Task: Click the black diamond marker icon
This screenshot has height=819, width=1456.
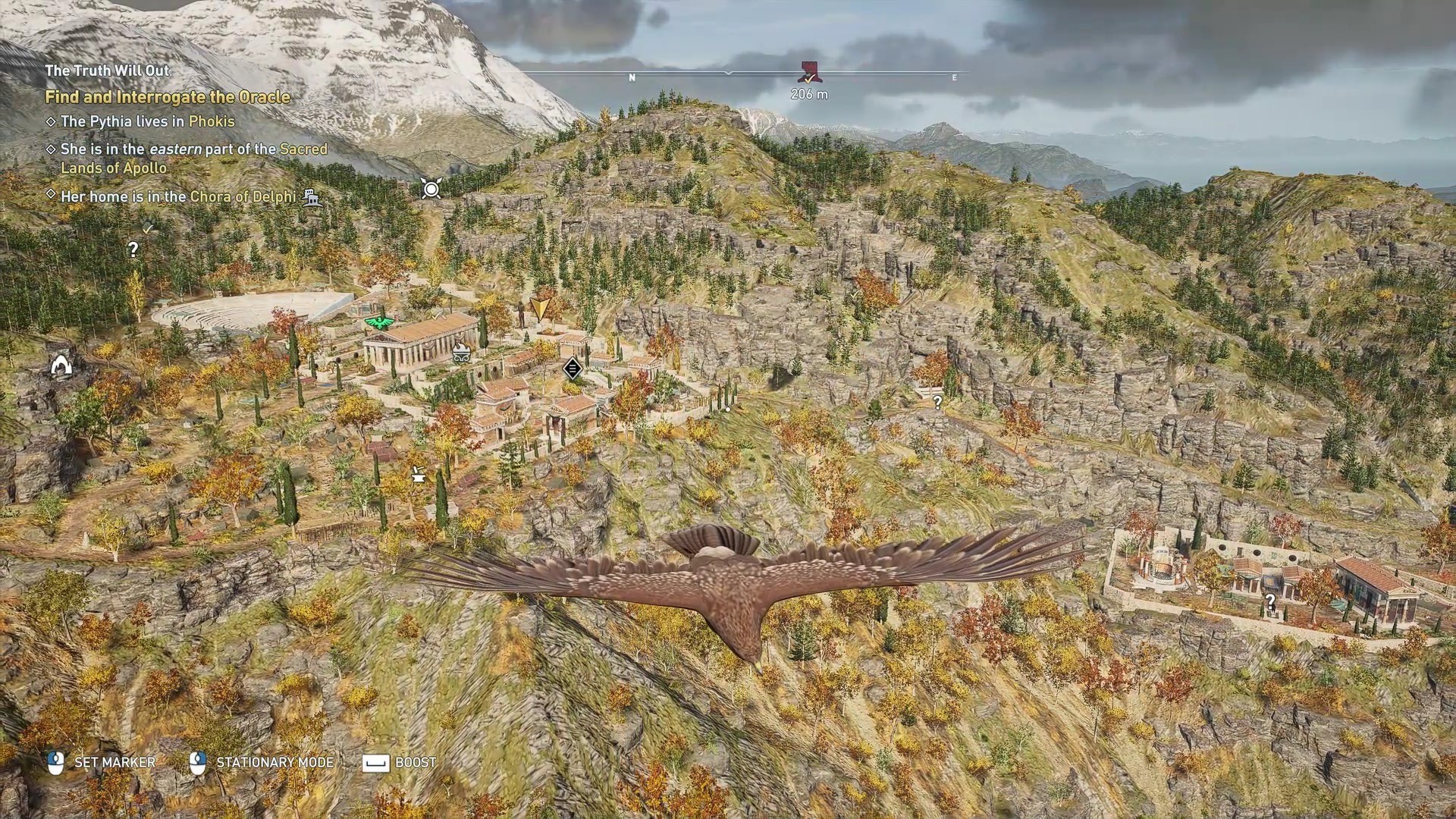Action: click(573, 369)
